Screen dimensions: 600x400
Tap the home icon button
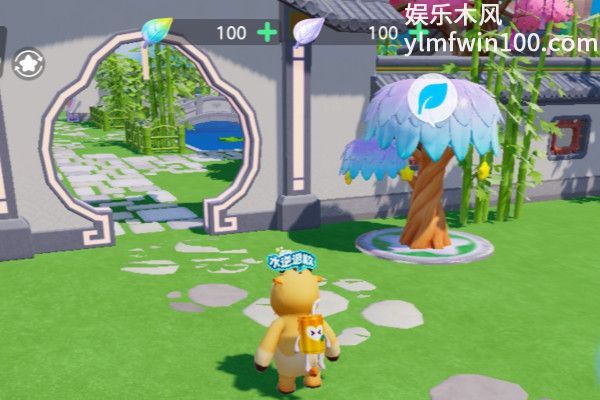tap(27, 65)
